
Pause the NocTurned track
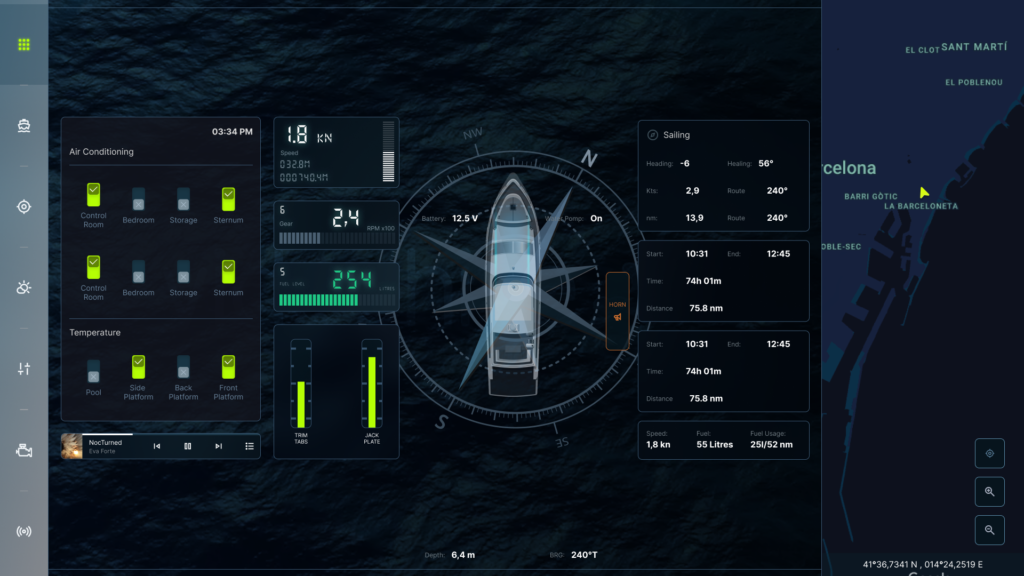[x=187, y=446]
